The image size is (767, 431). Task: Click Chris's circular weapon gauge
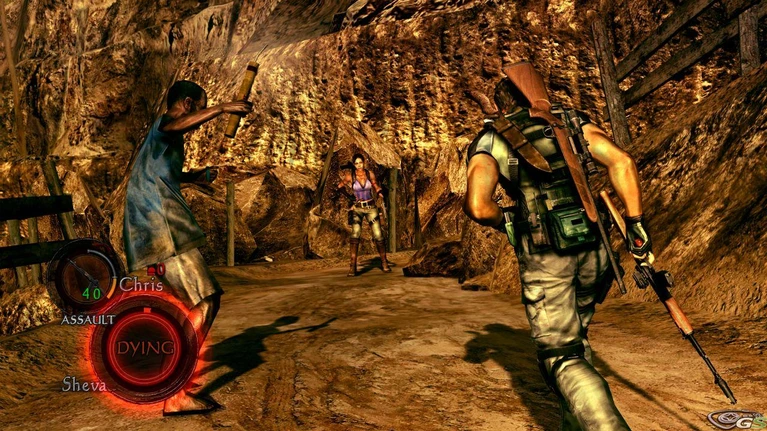[x=85, y=276]
